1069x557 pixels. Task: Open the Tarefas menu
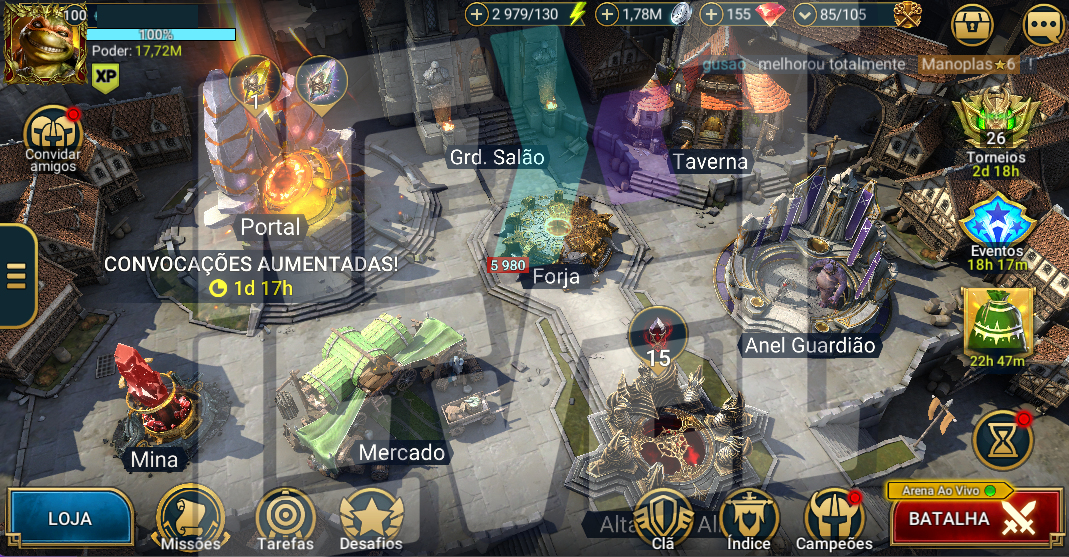[x=285, y=516]
